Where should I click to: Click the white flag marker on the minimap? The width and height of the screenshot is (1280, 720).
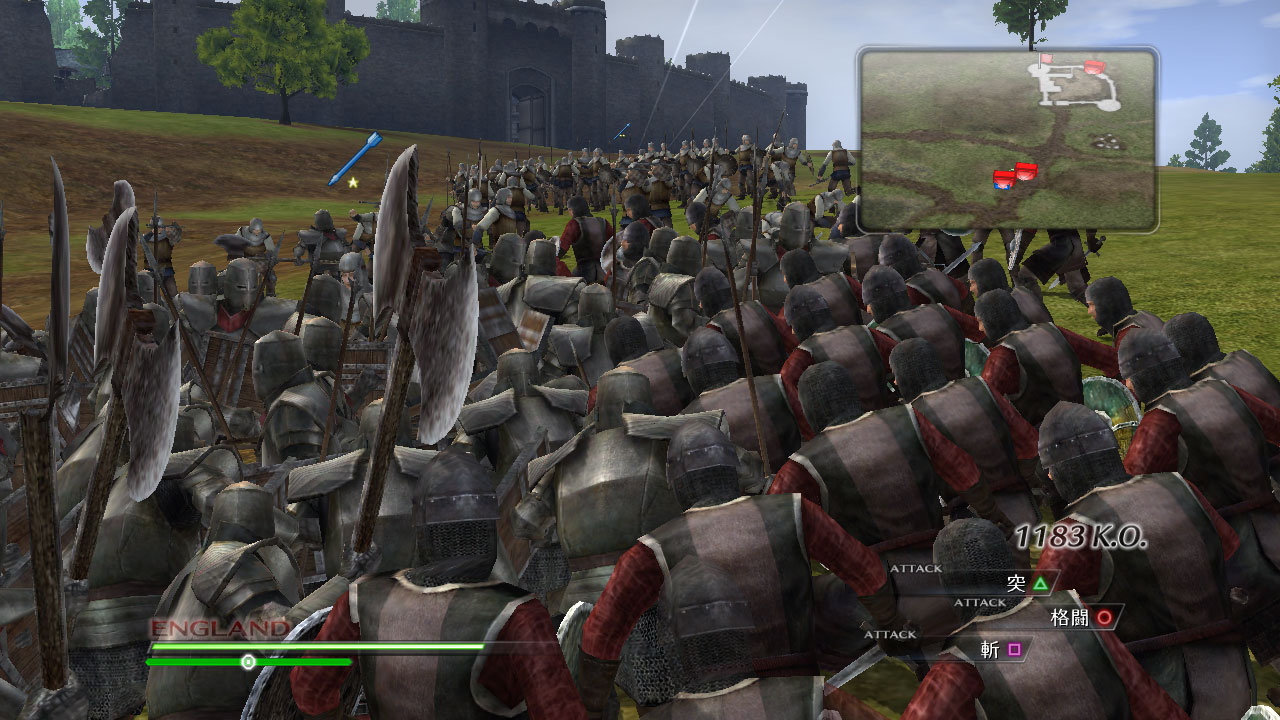point(1047,58)
